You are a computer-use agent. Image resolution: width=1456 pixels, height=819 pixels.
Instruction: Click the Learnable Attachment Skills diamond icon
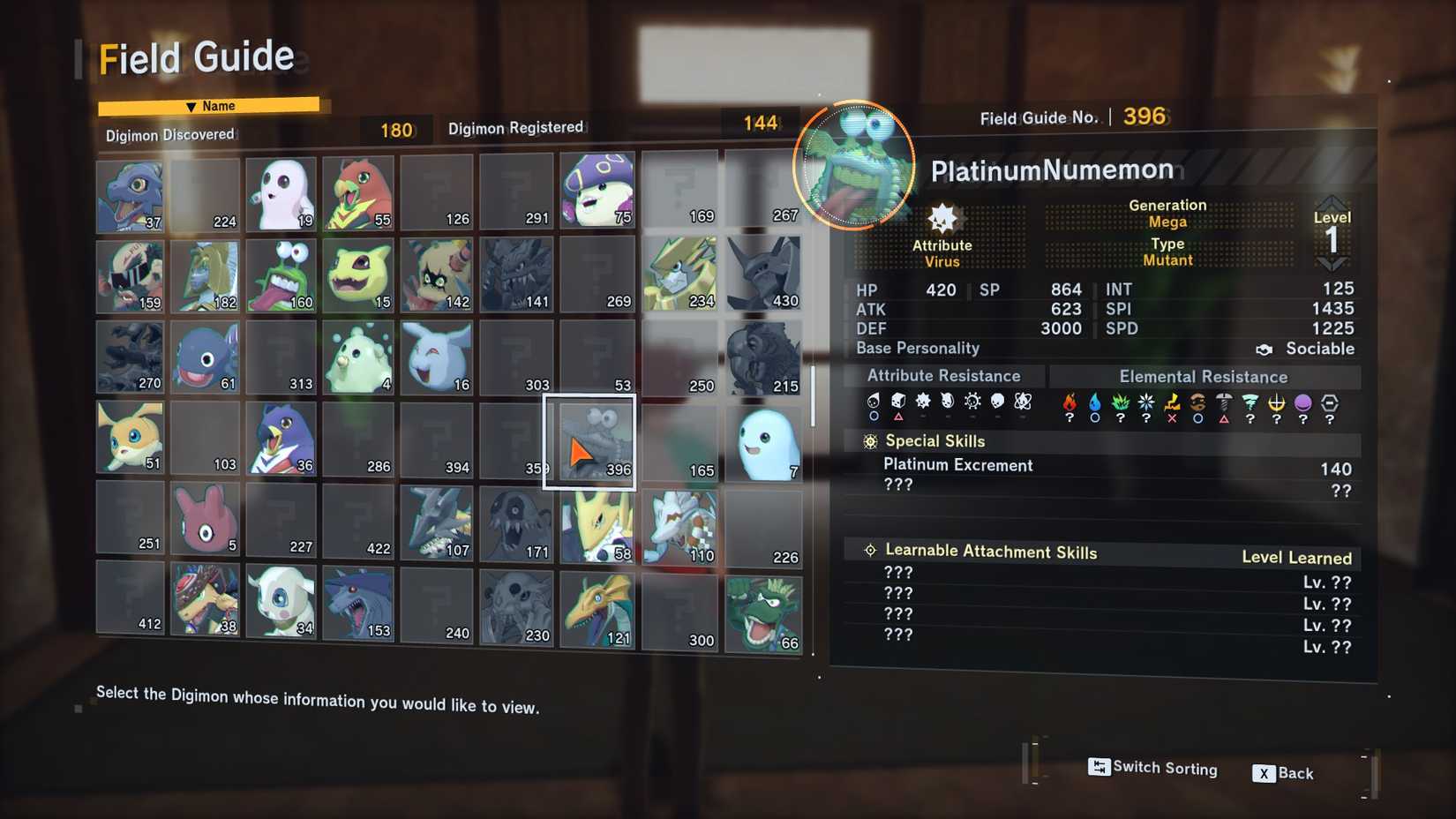(869, 550)
